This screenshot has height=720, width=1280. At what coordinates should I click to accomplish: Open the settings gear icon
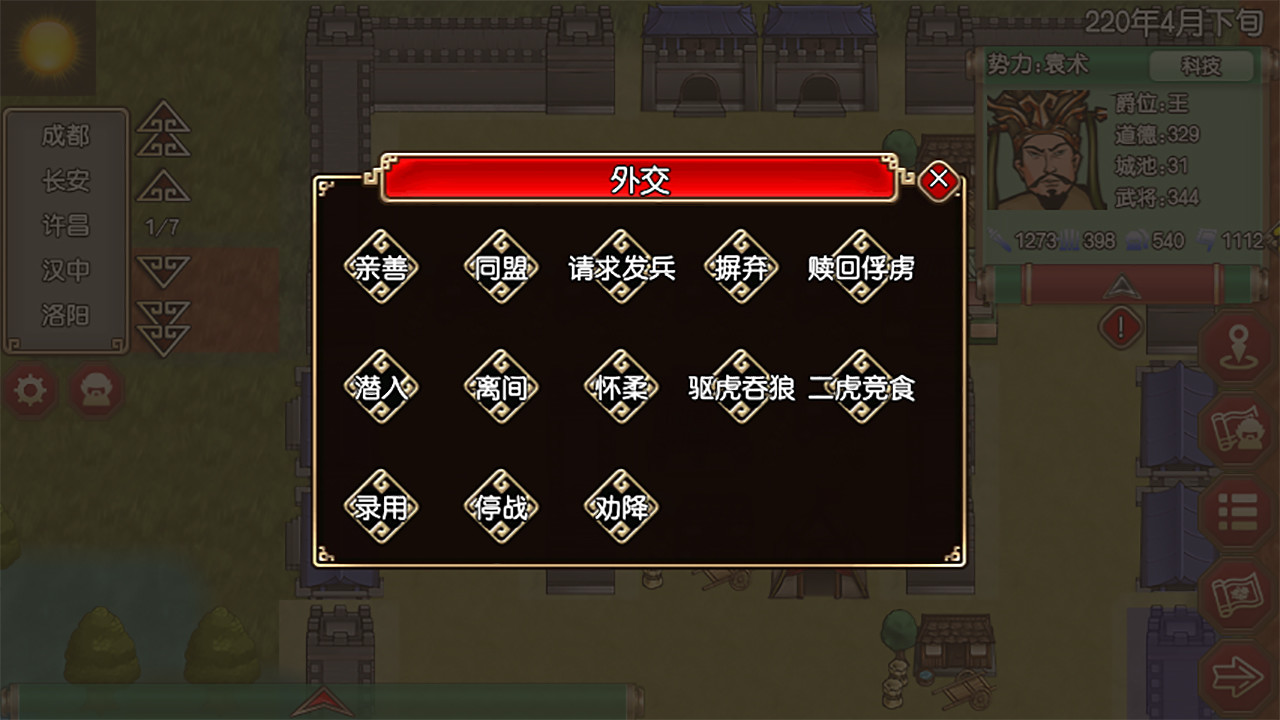click(30, 390)
